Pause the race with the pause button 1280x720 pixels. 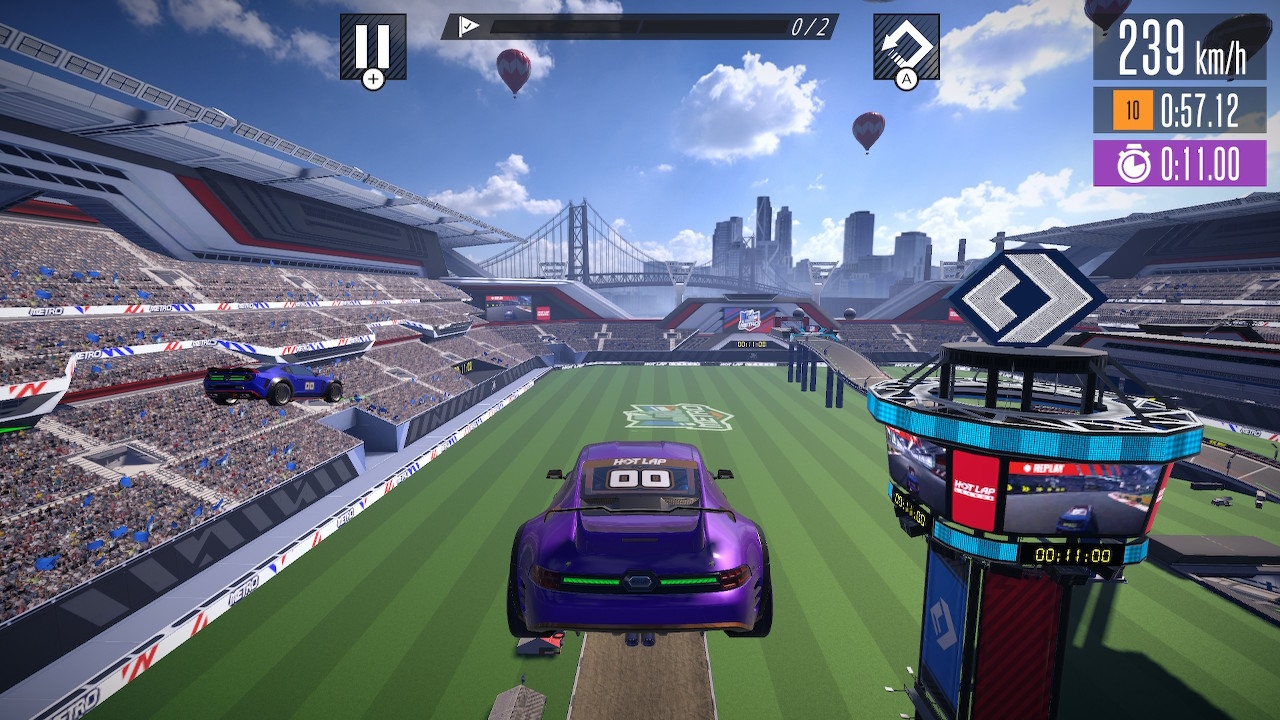[373, 46]
